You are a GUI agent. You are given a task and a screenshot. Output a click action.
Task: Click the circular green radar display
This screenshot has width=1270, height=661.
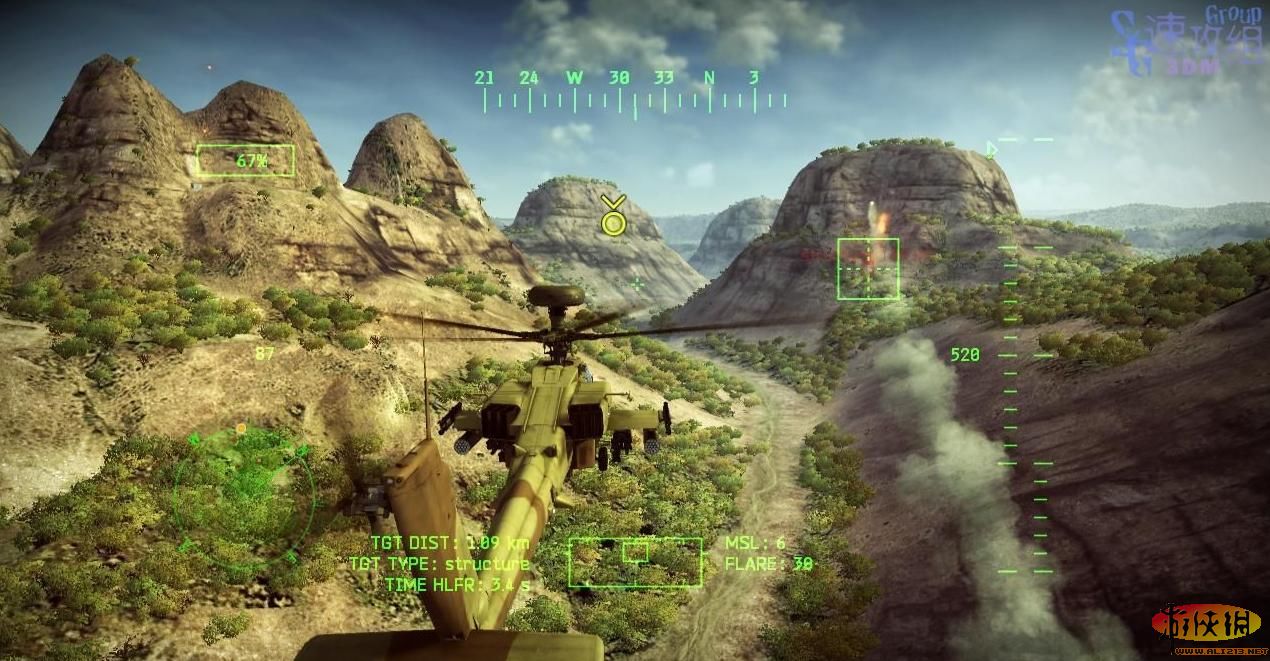pyautogui.click(x=243, y=493)
